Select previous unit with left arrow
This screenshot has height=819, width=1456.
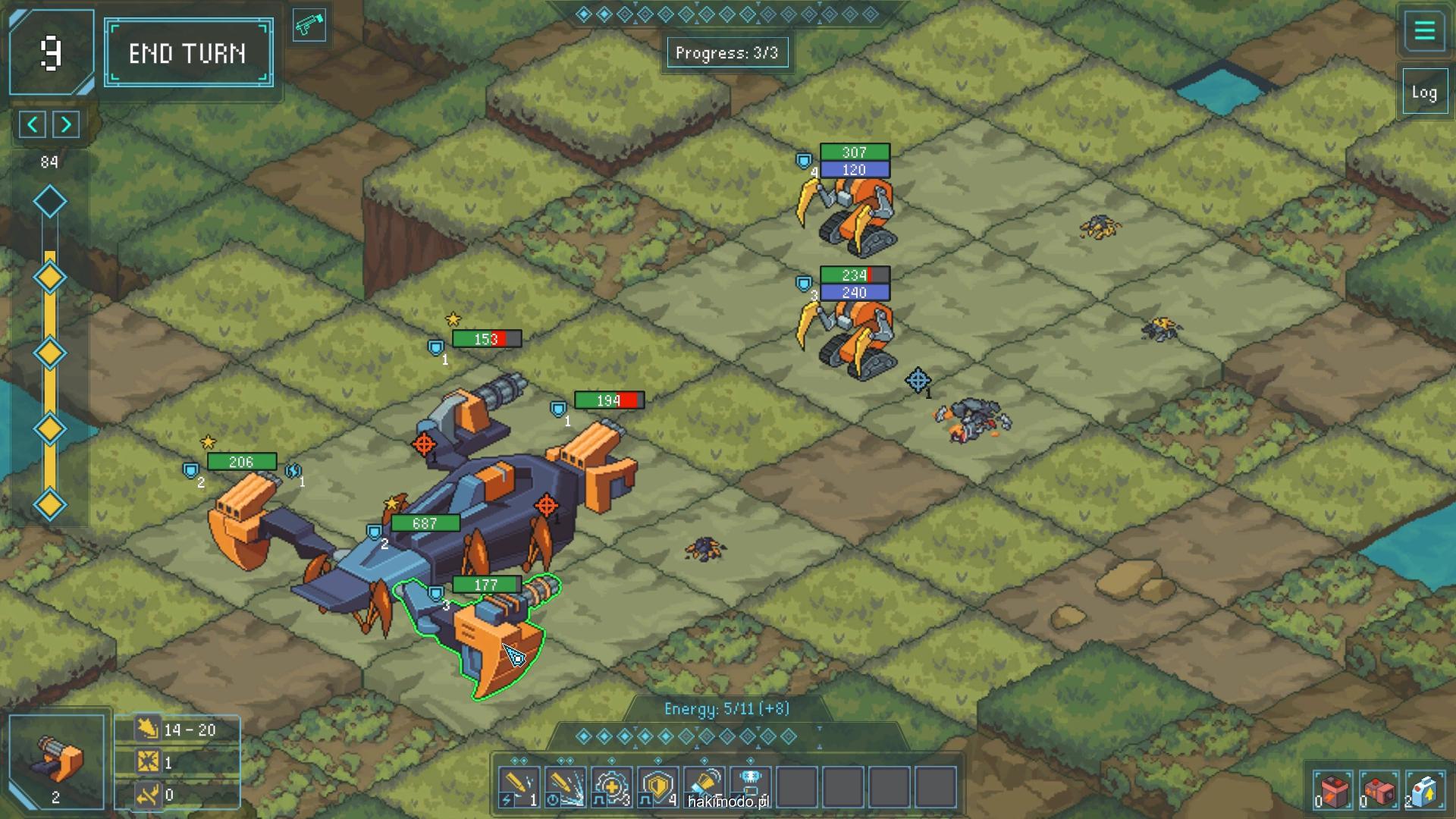(x=33, y=124)
